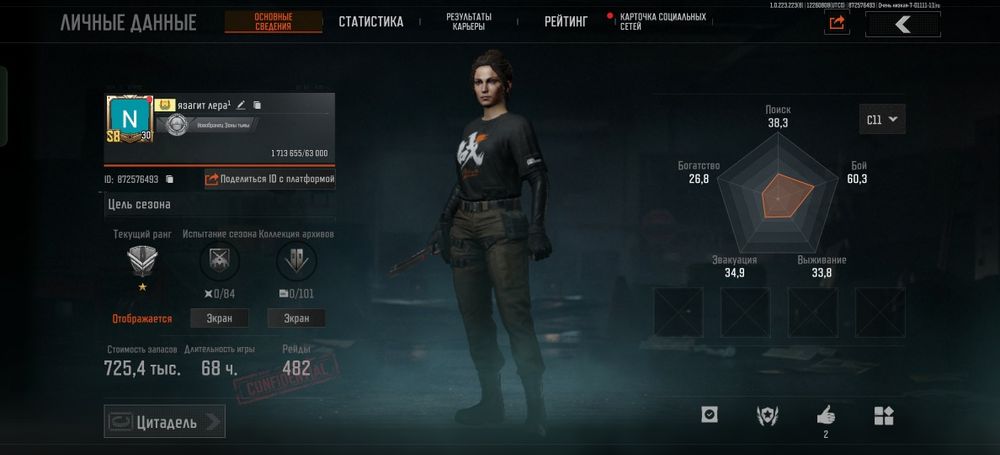This screenshot has height=455, width=1000.
Task: Go back with the arrow button
Action: coord(902,24)
